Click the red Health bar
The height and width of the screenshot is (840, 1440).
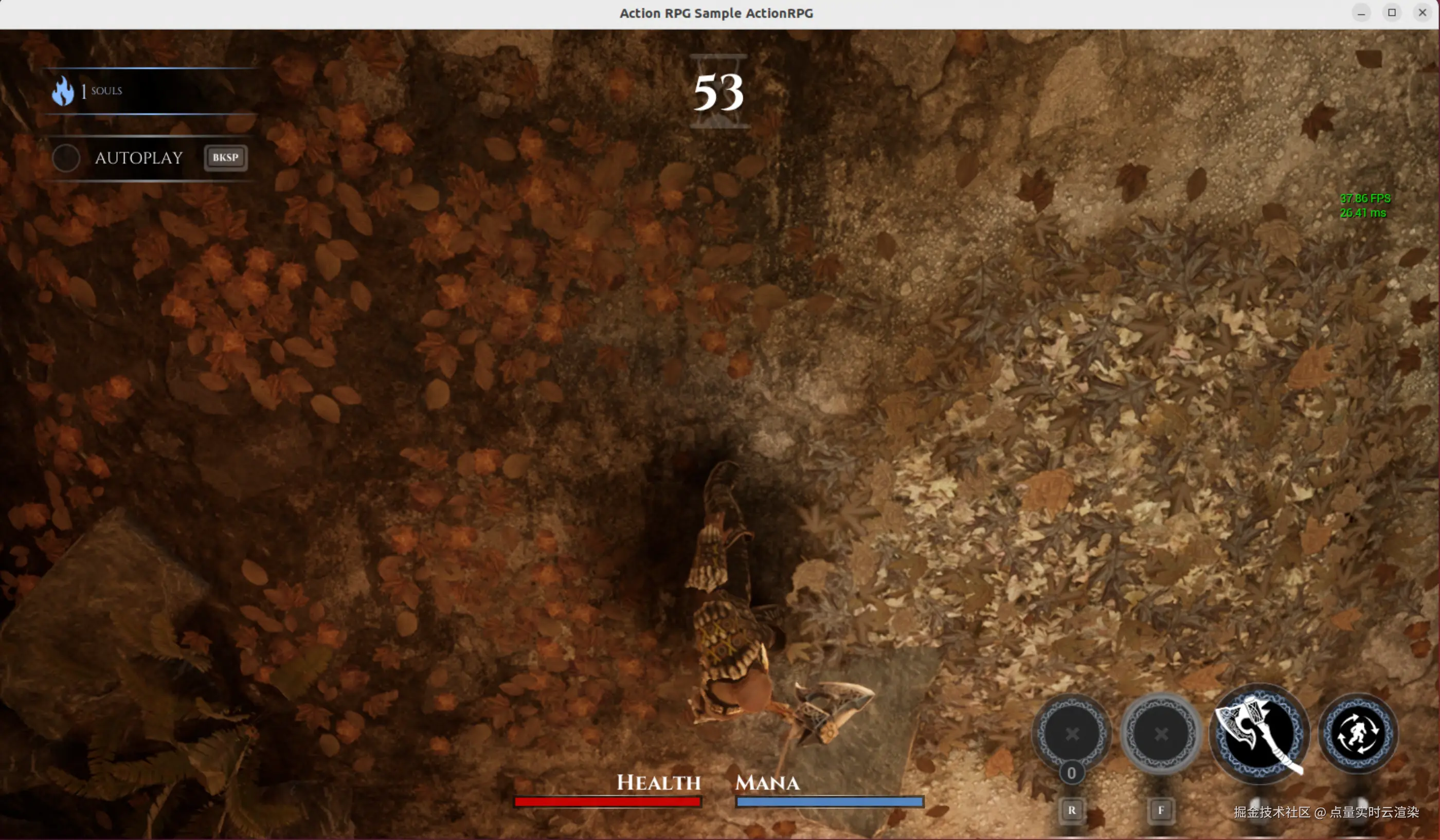click(x=607, y=802)
